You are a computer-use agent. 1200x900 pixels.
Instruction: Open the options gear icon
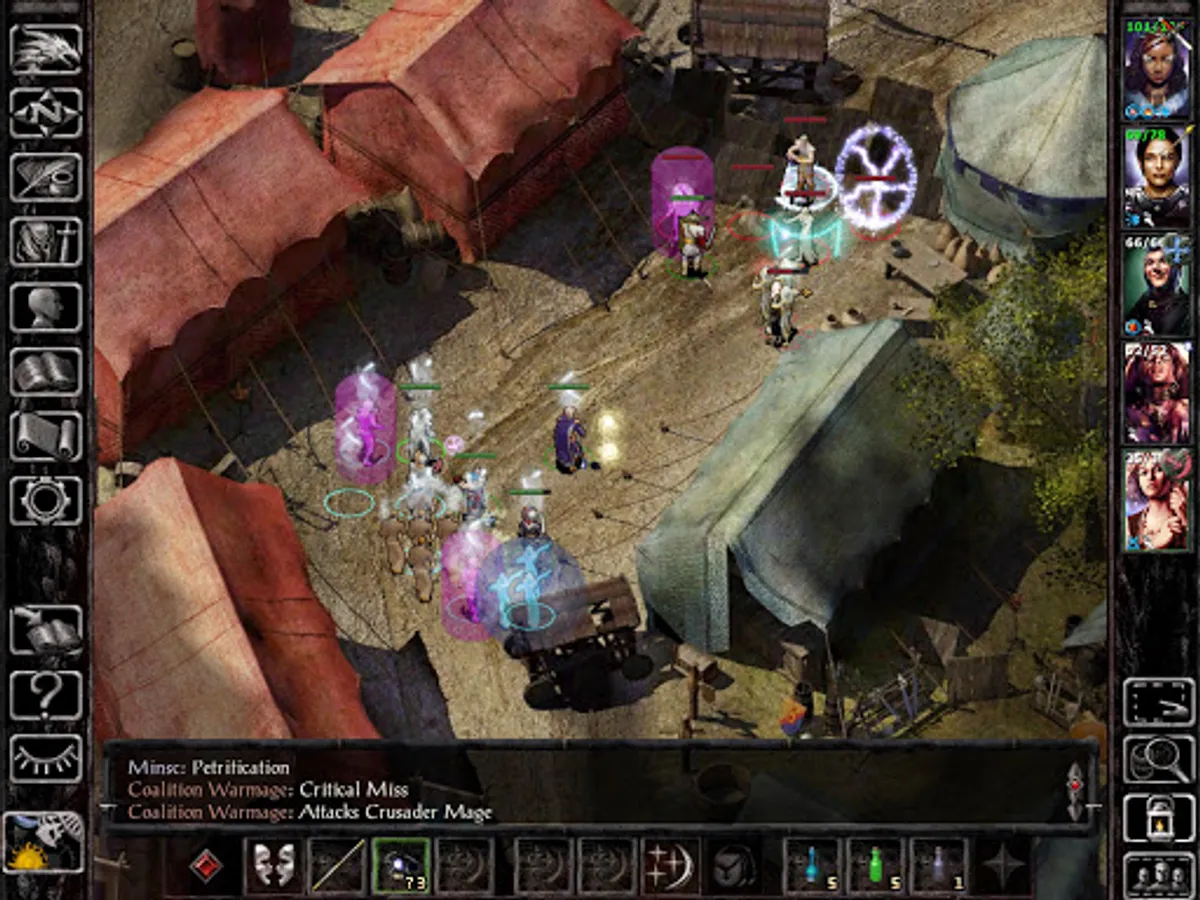46,500
